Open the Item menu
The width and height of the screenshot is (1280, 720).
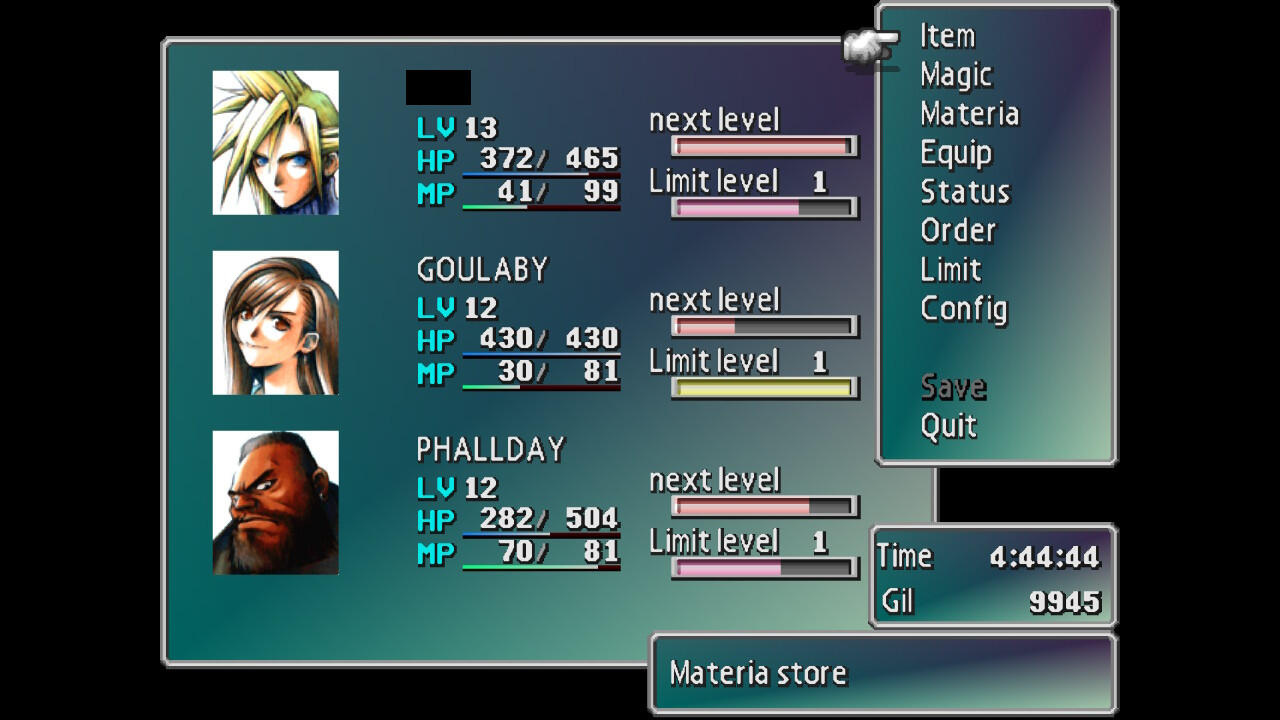coord(947,37)
